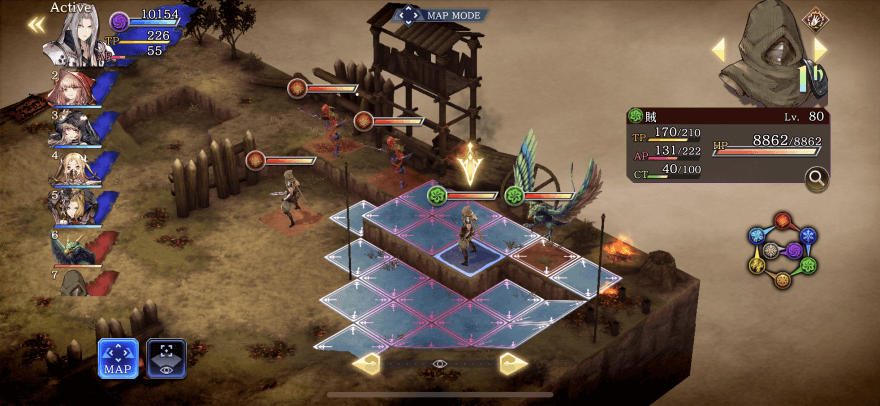Collapse the turn order list with double arrow
This screenshot has width=880, height=406.
(x=36, y=25)
